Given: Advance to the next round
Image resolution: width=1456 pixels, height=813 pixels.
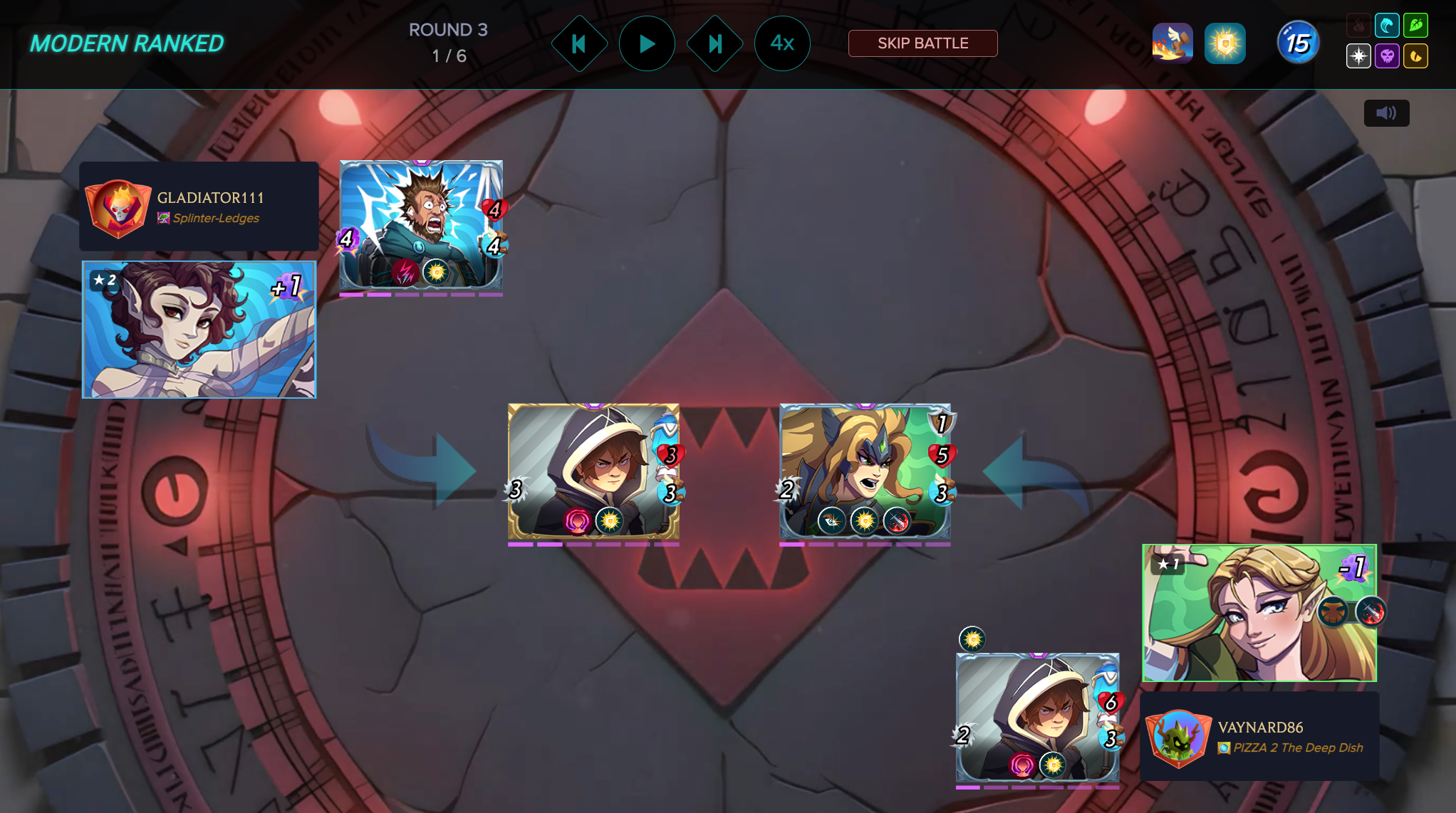Looking at the screenshot, I should 714,44.
